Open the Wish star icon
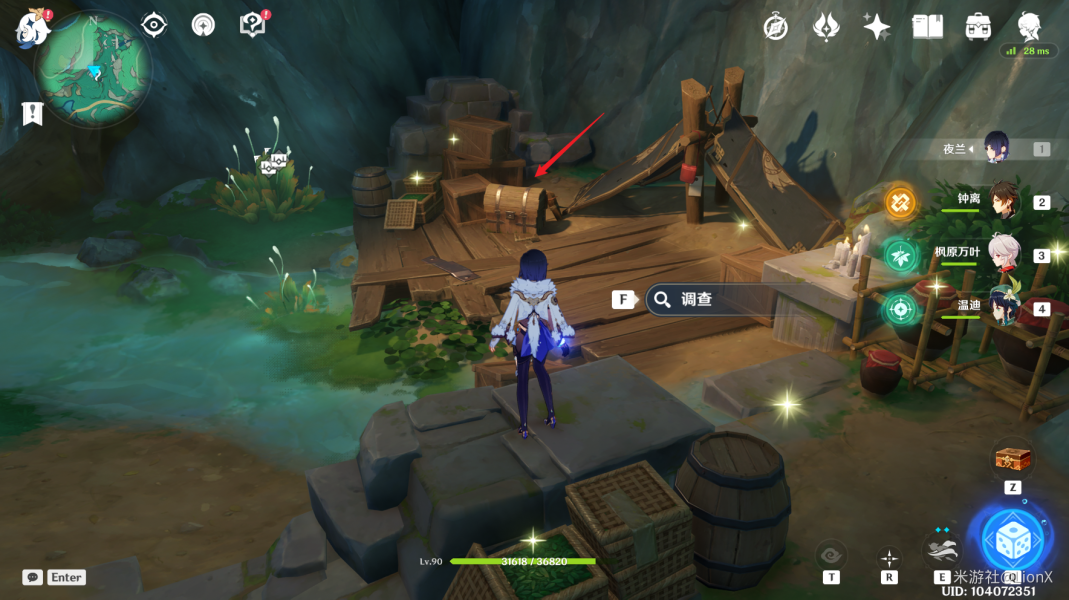This screenshot has width=1069, height=600. (x=876, y=27)
